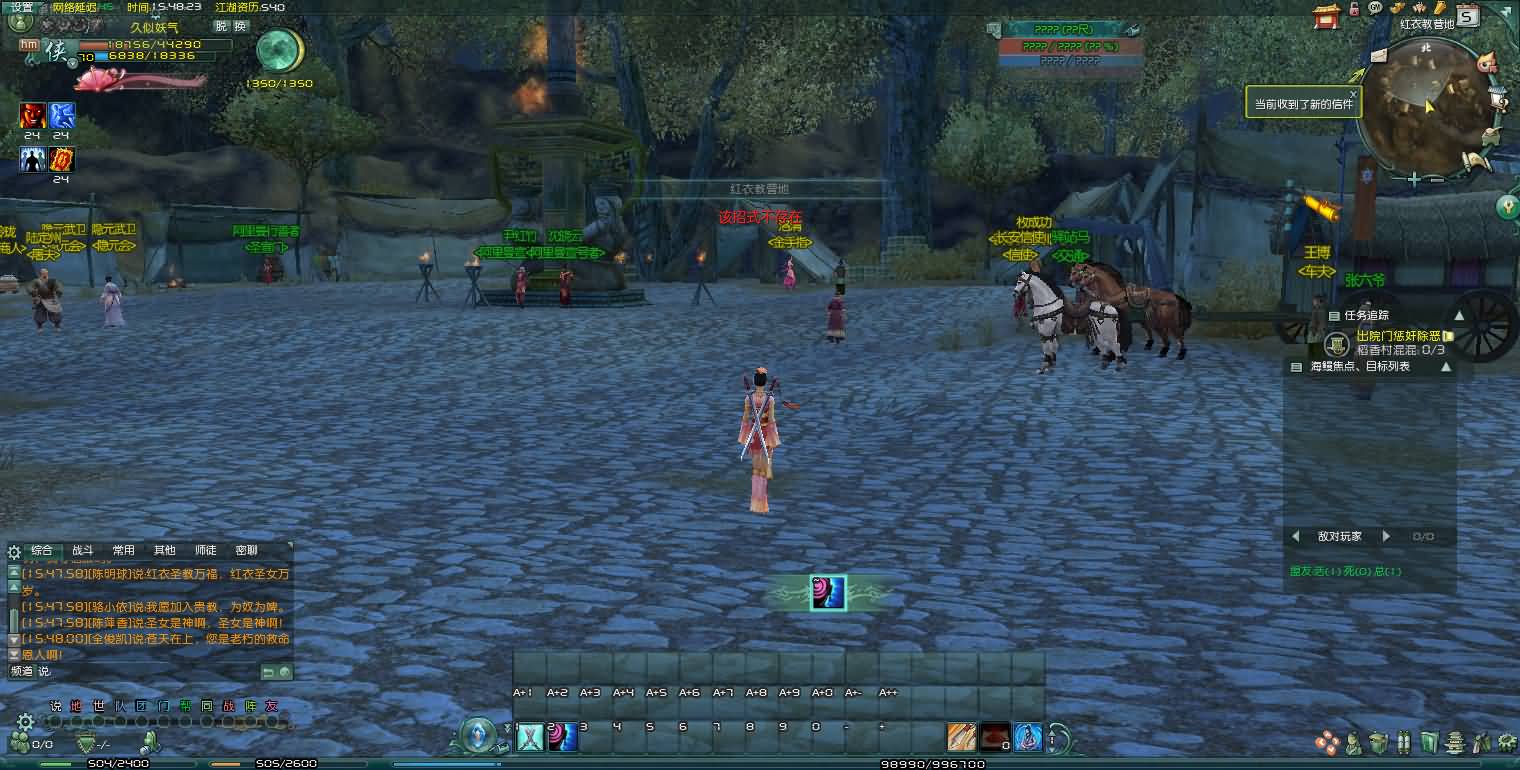This screenshot has height=770, width=1520.
Task: Use the pink swirl skill in slot 2
Action: coord(563,737)
